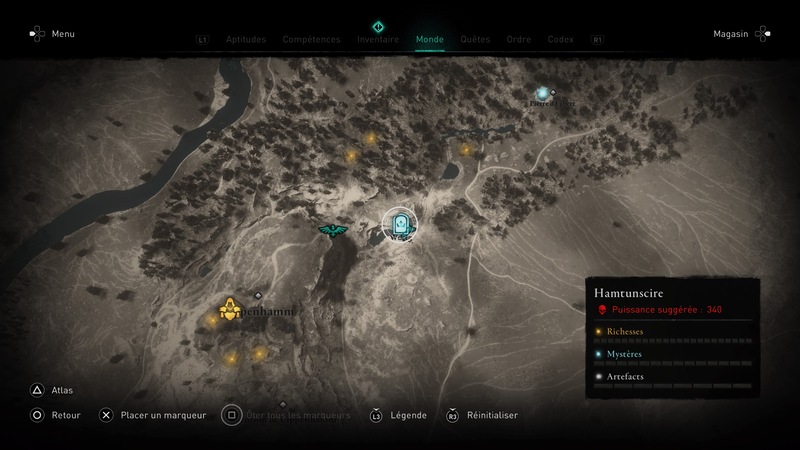Image resolution: width=800 pixels, height=450 pixels.
Task: Open the Atlas view
Action: click(x=62, y=390)
